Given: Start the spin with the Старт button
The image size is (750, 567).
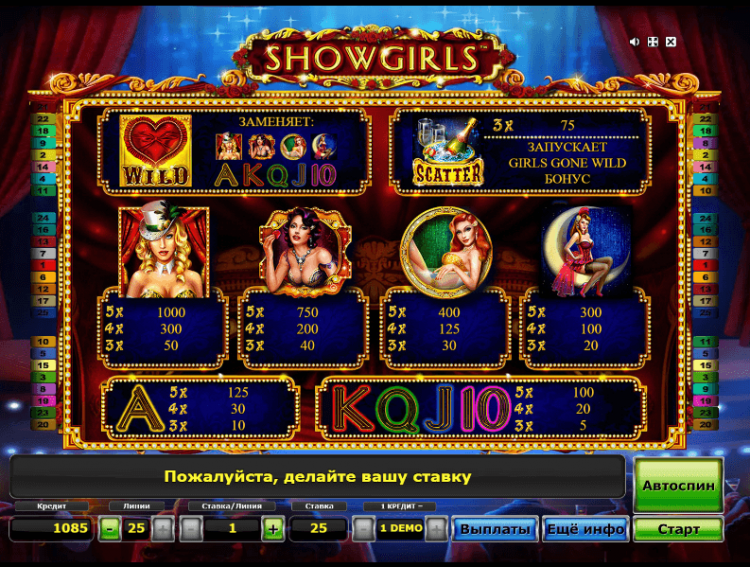Looking at the screenshot, I should (x=678, y=529).
